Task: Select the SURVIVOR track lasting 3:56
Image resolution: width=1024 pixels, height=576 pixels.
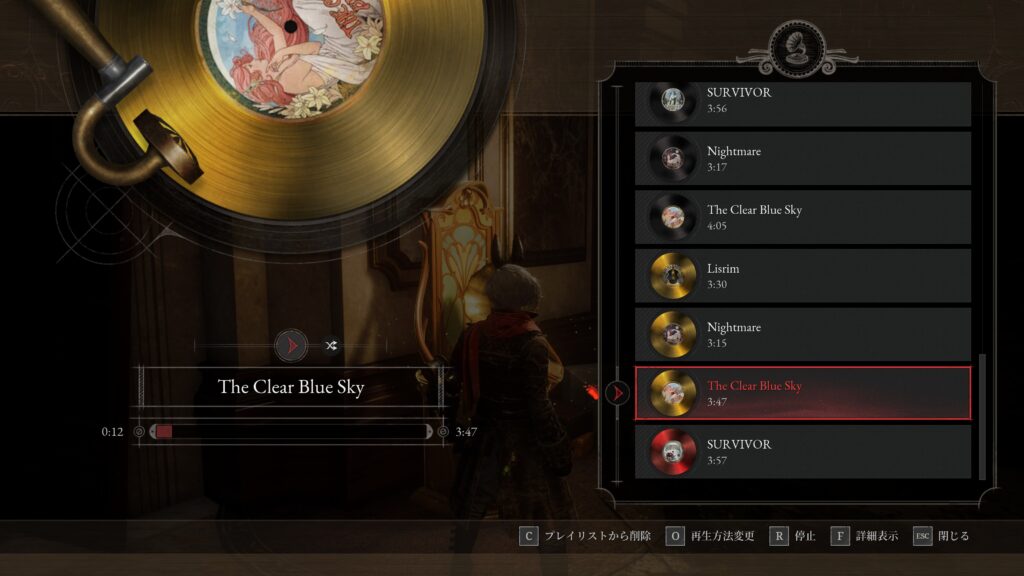Action: [x=802, y=101]
